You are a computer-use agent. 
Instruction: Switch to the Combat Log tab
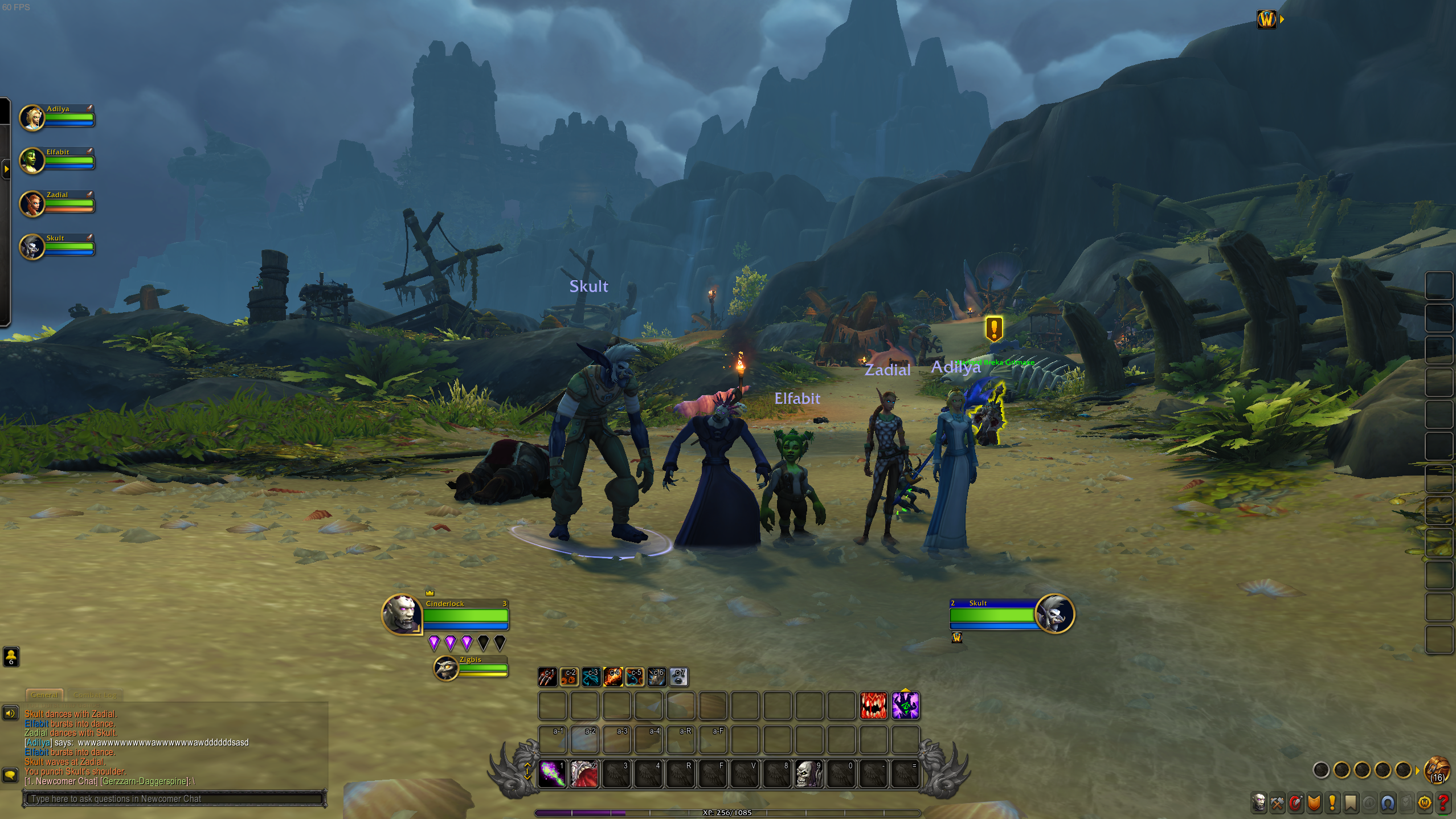pyautogui.click(x=95, y=695)
